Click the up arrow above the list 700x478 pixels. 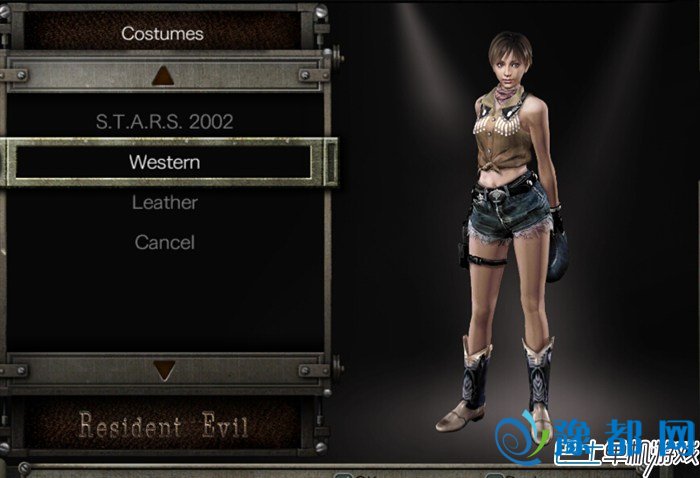pos(163,74)
